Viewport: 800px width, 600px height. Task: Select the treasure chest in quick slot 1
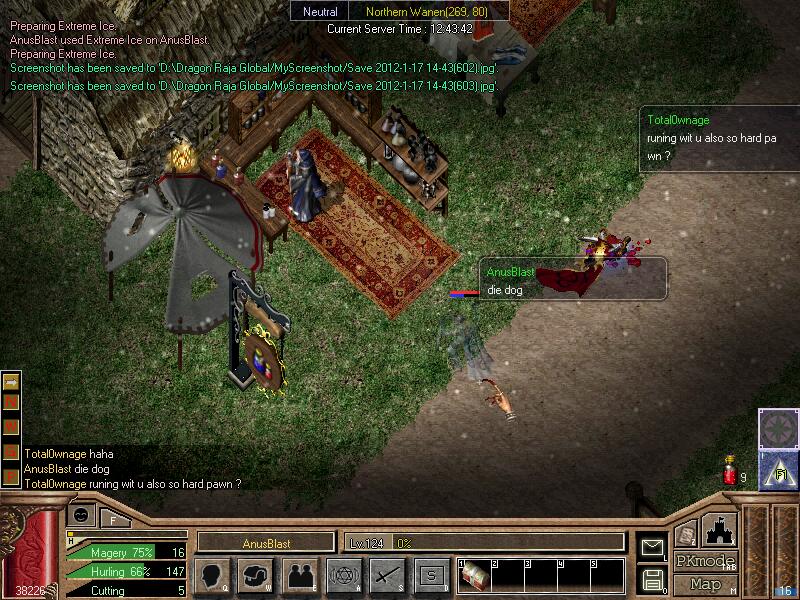pos(474,576)
